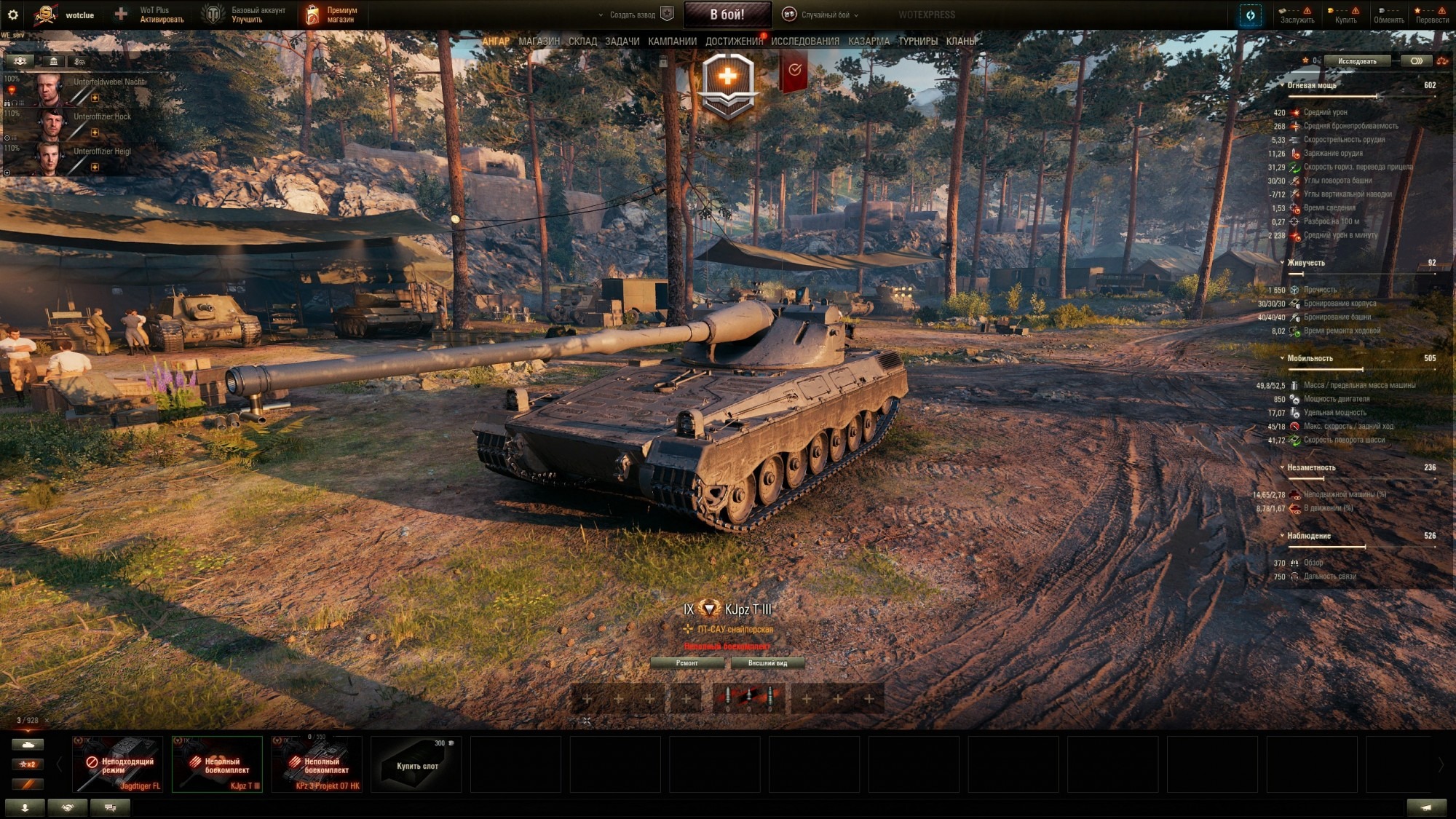Open the chat messages icon in bottom bar

click(x=111, y=807)
